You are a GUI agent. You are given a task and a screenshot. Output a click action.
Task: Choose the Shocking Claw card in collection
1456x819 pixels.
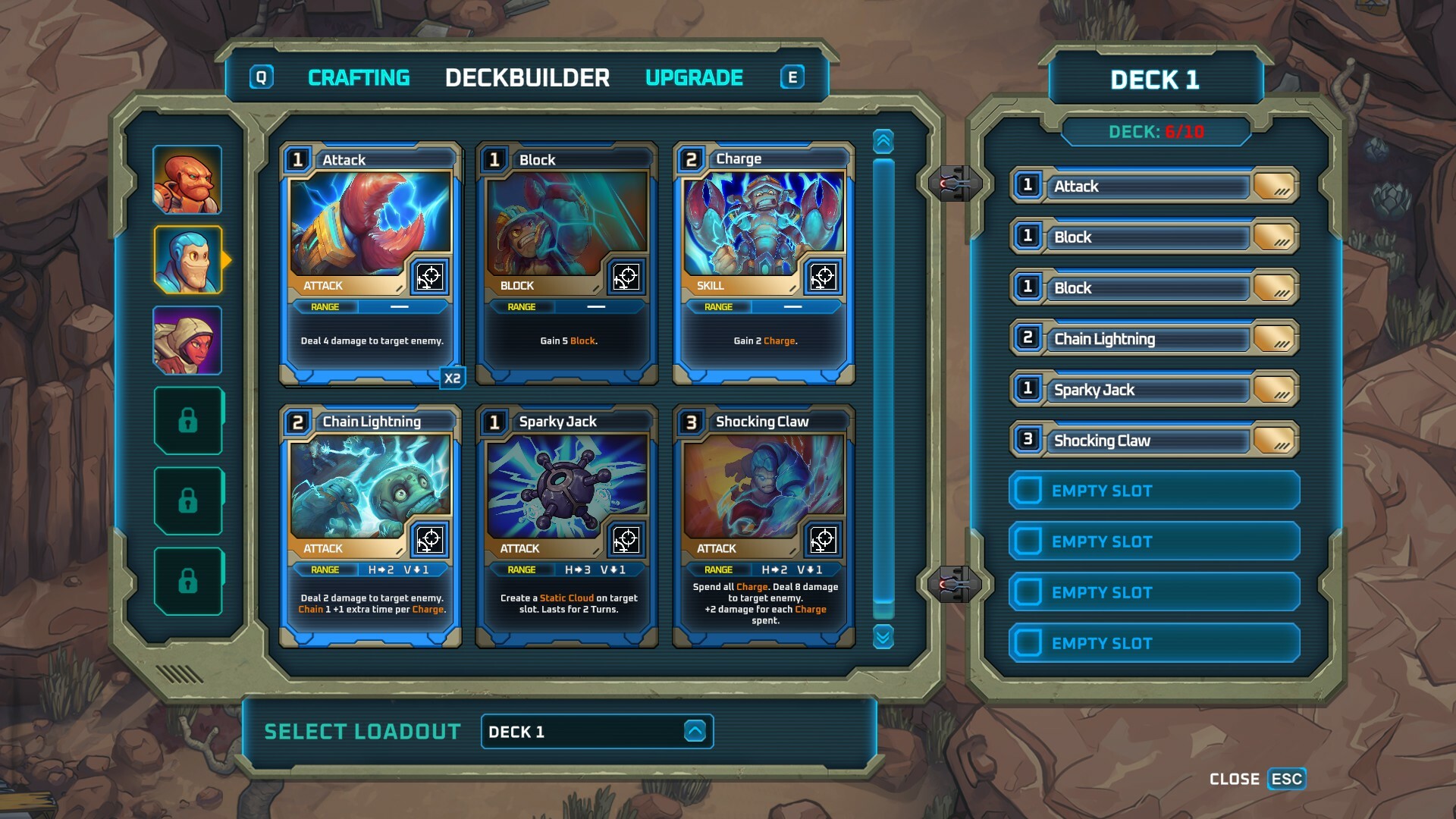coord(764,526)
